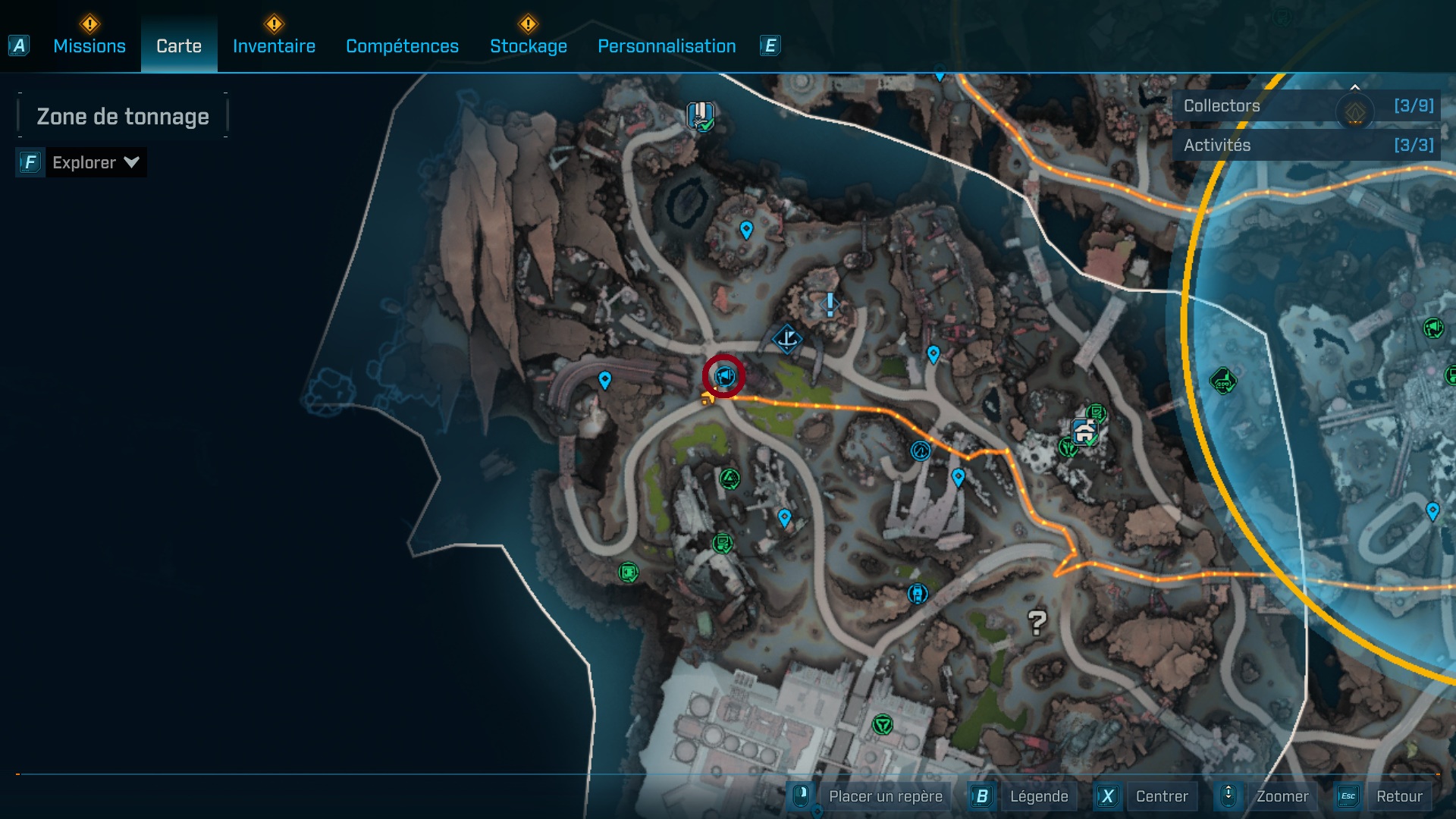Show the Collectors progress entry
This screenshot has height=819, width=1456.
point(1306,106)
